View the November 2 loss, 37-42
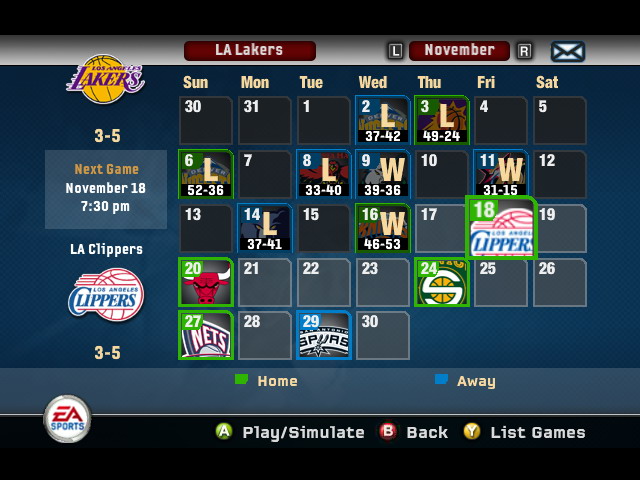 pyautogui.click(x=383, y=121)
